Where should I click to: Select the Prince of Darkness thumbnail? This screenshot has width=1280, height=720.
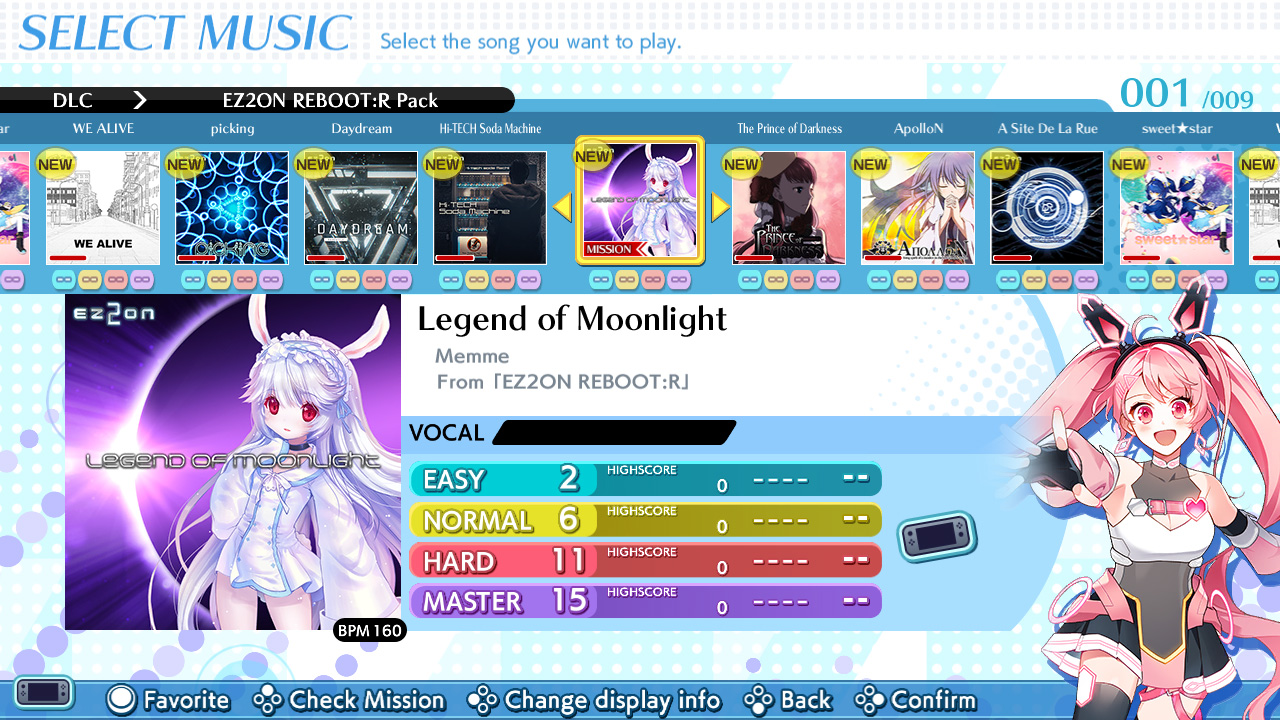point(789,207)
